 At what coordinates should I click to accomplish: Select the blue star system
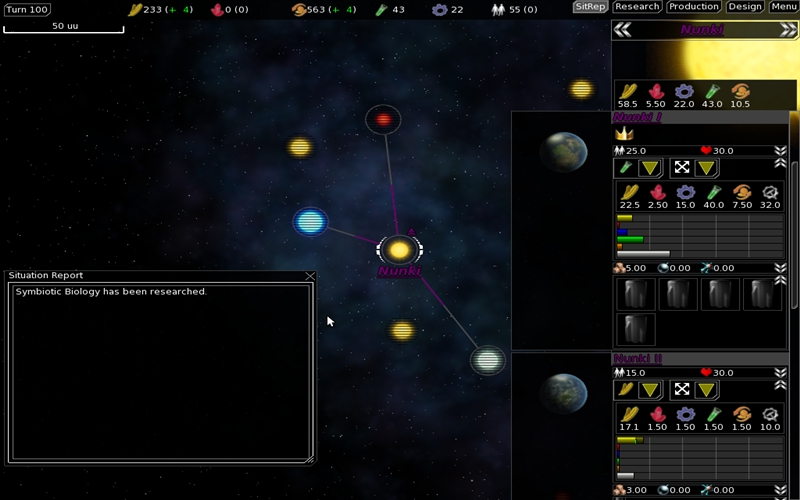310,222
